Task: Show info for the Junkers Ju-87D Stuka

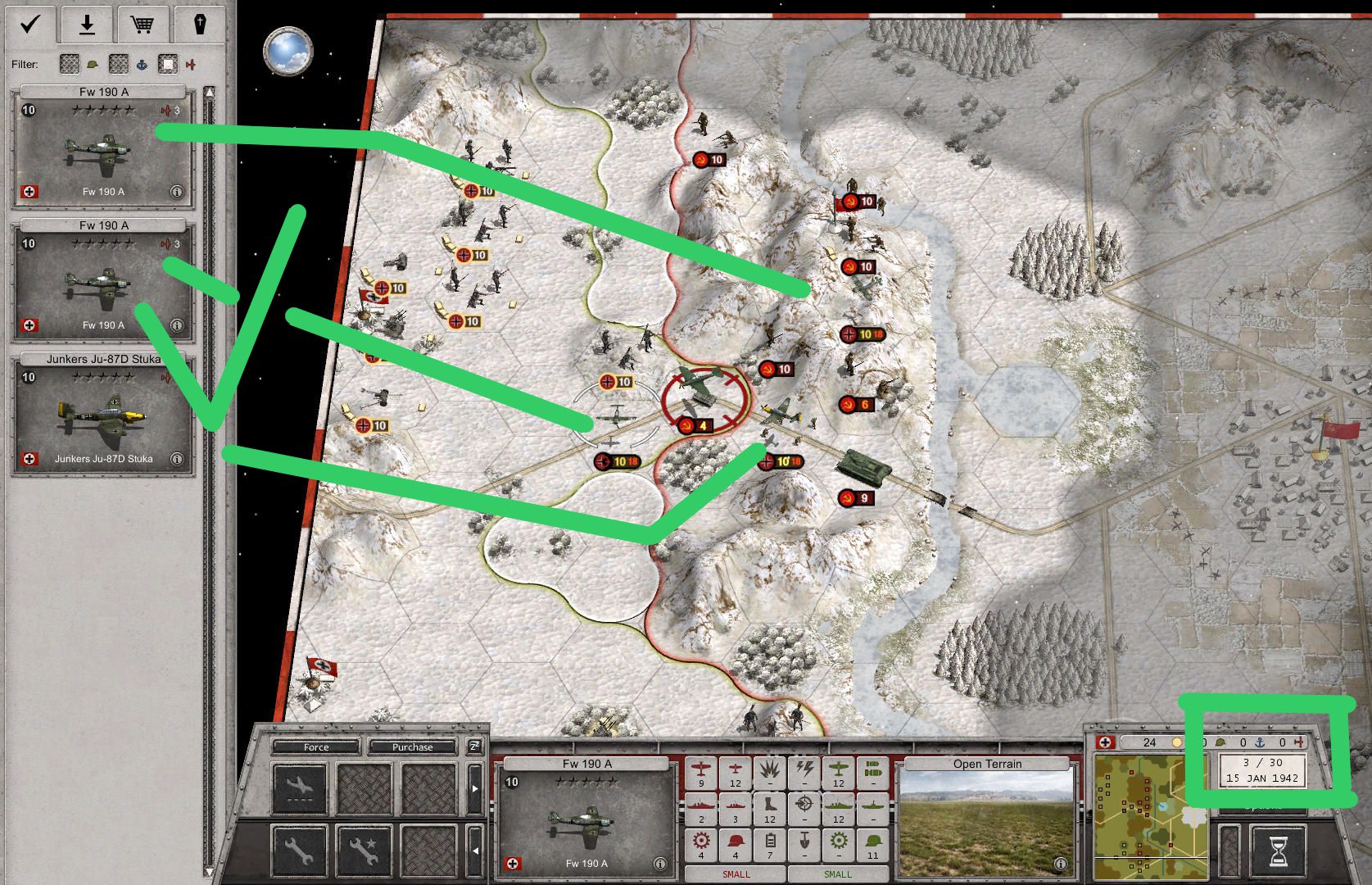Action: 177,459
